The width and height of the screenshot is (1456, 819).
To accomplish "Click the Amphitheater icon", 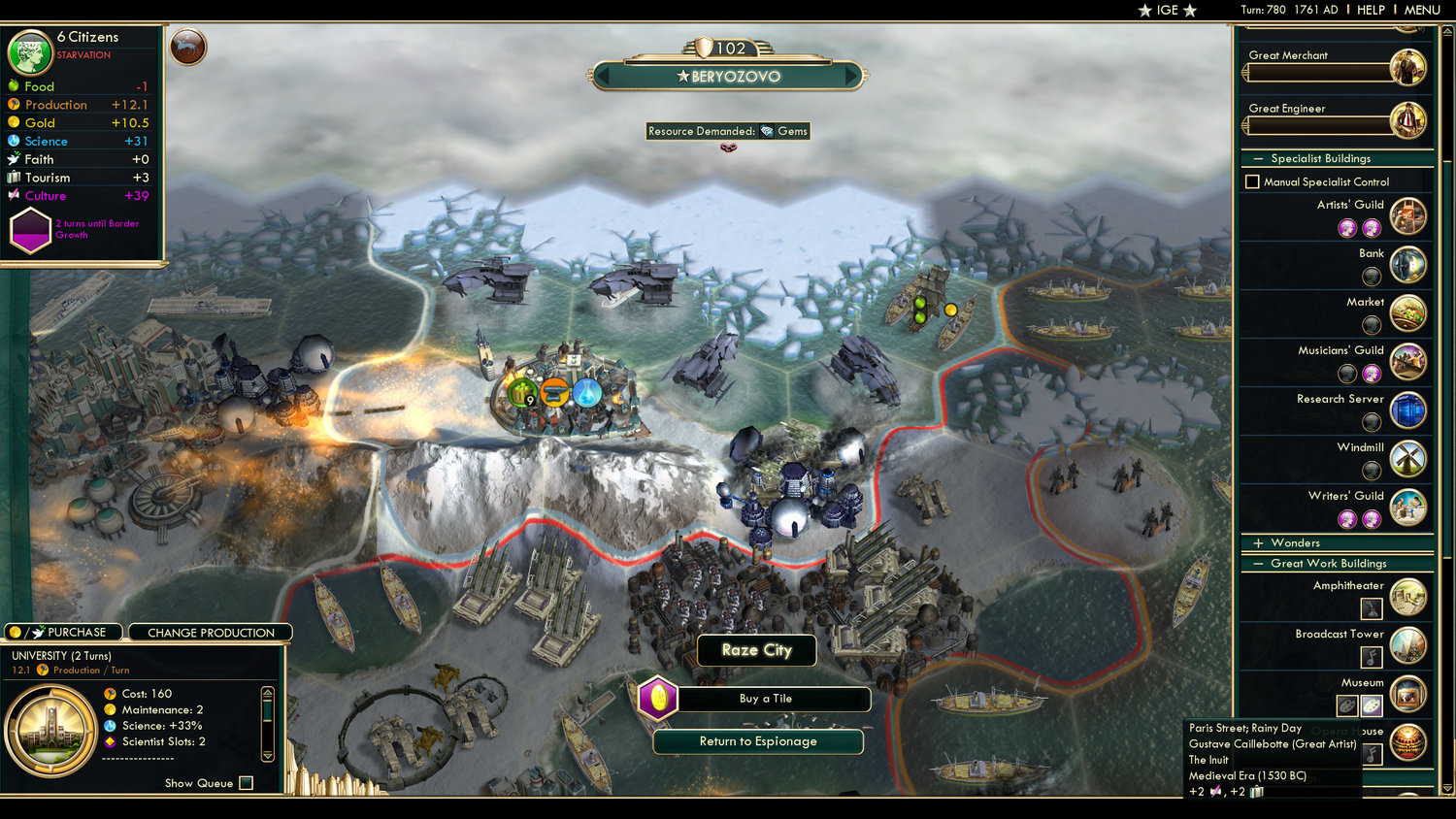I will click(x=1407, y=597).
